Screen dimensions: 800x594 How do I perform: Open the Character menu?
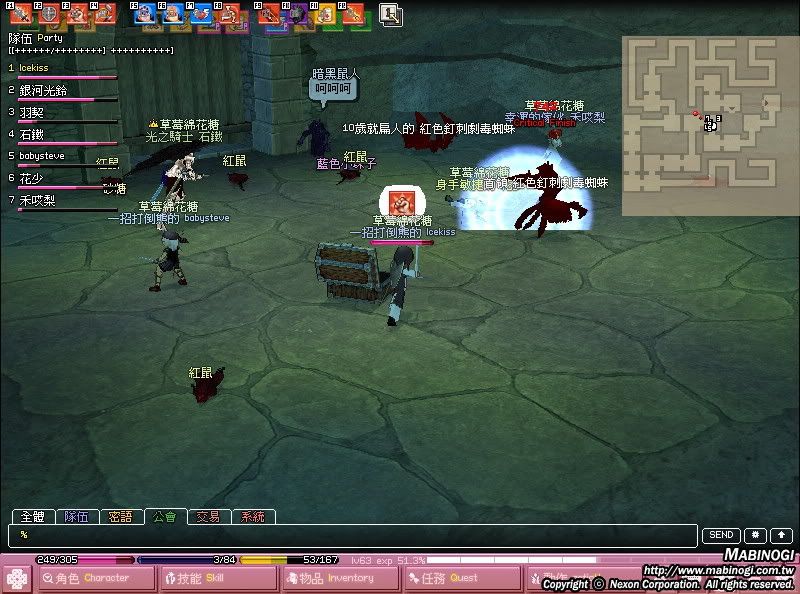tap(94, 578)
